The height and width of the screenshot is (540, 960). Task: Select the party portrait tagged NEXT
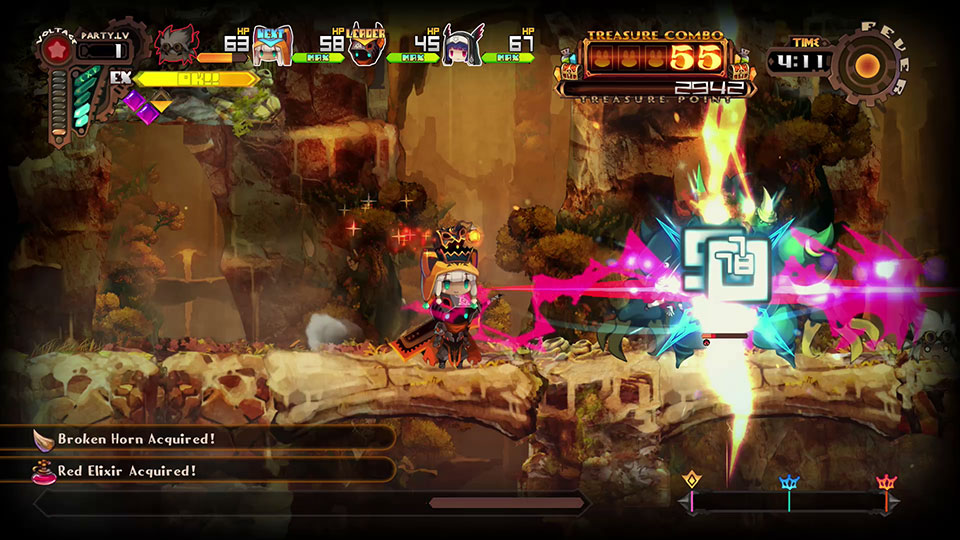click(272, 46)
